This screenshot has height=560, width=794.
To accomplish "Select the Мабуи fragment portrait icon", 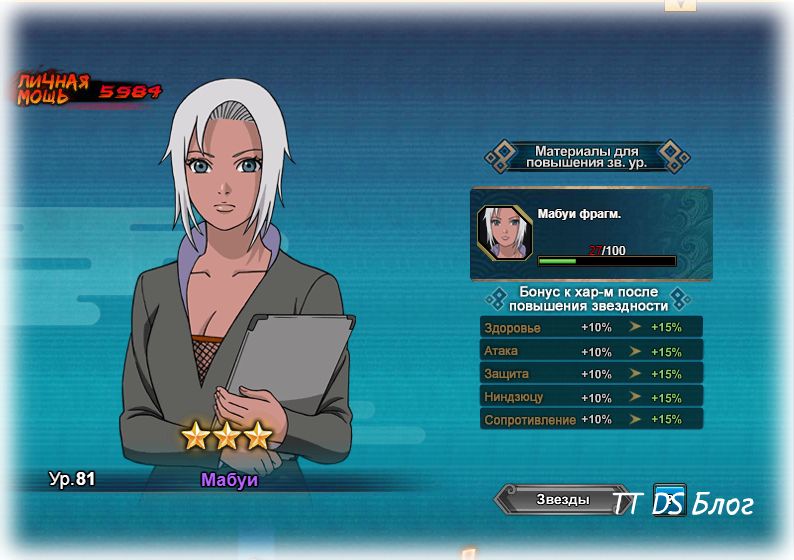I will click(504, 233).
